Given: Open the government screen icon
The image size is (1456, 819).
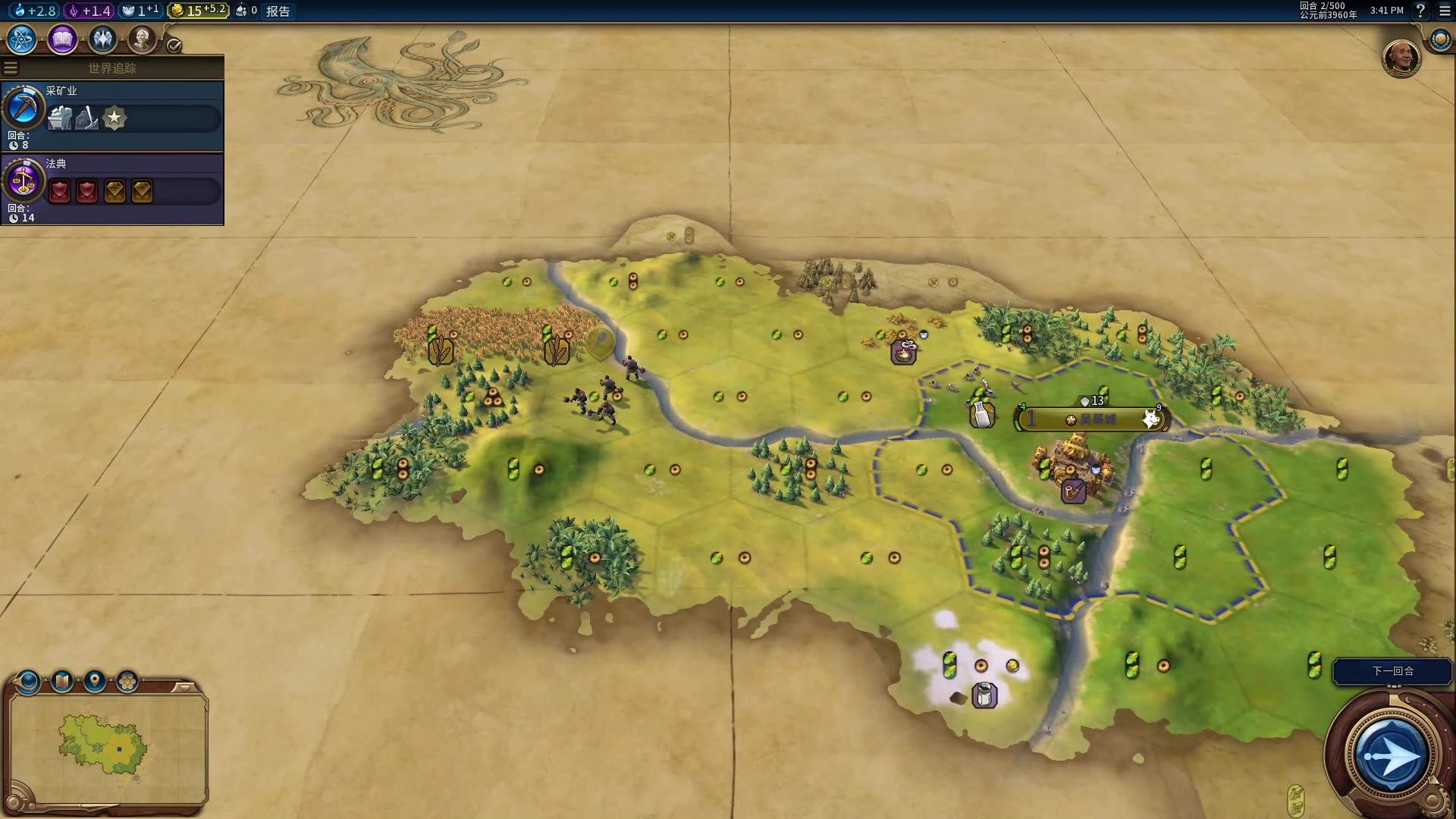Looking at the screenshot, I should tap(102, 39).
